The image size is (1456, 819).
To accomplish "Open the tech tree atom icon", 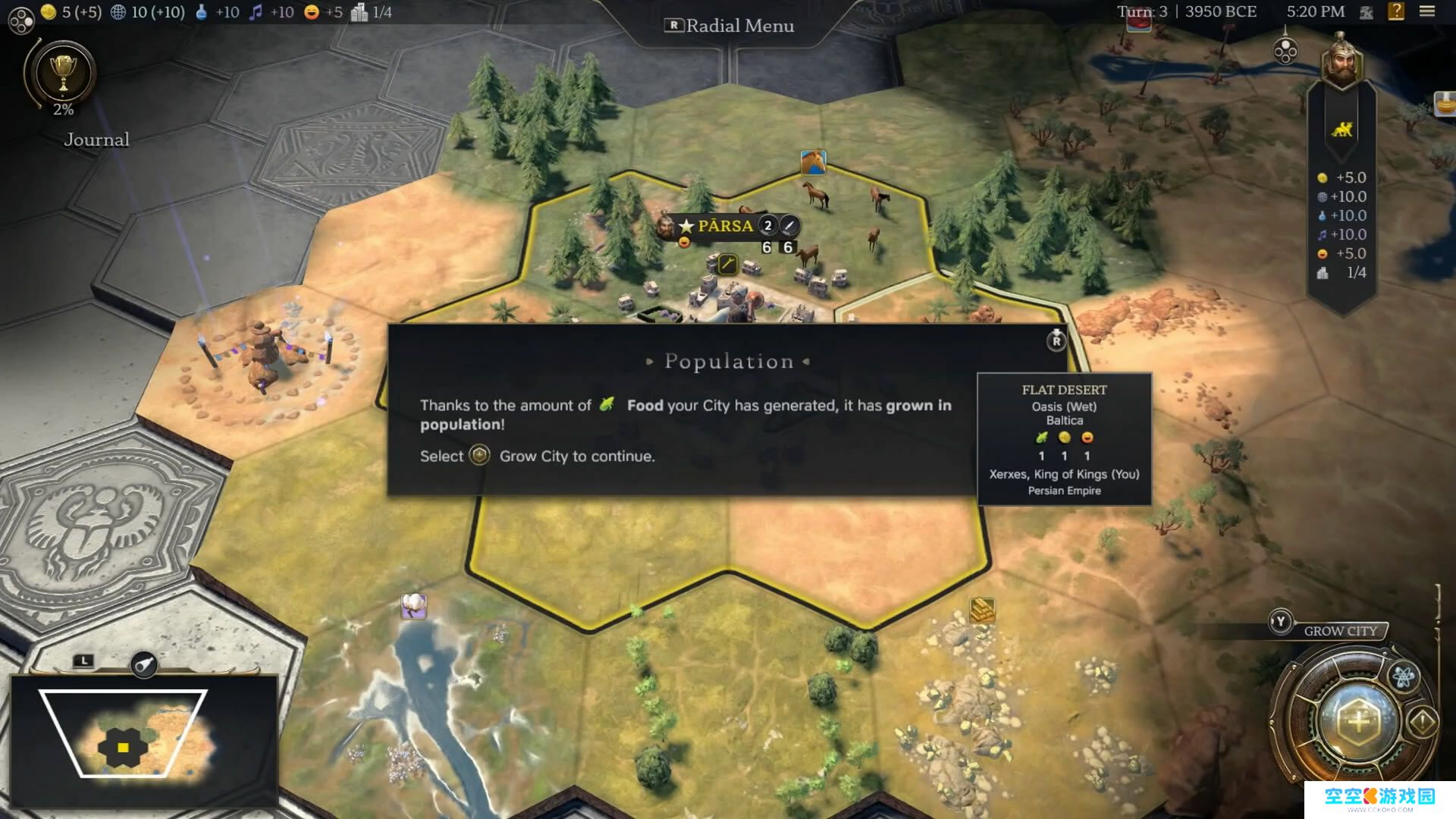I will tap(1403, 676).
